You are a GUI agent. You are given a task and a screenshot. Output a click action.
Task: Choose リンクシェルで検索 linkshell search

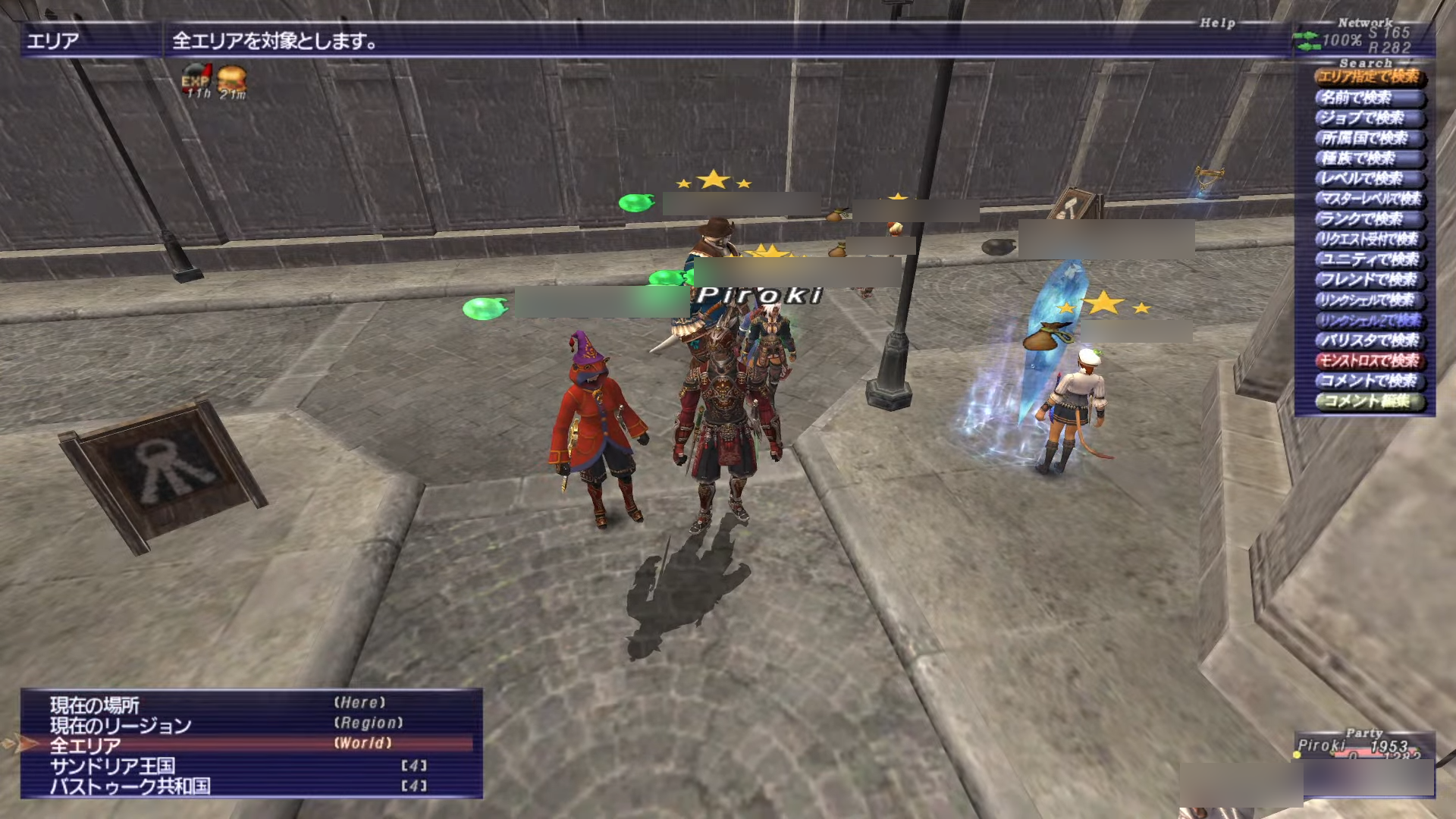(x=1370, y=300)
